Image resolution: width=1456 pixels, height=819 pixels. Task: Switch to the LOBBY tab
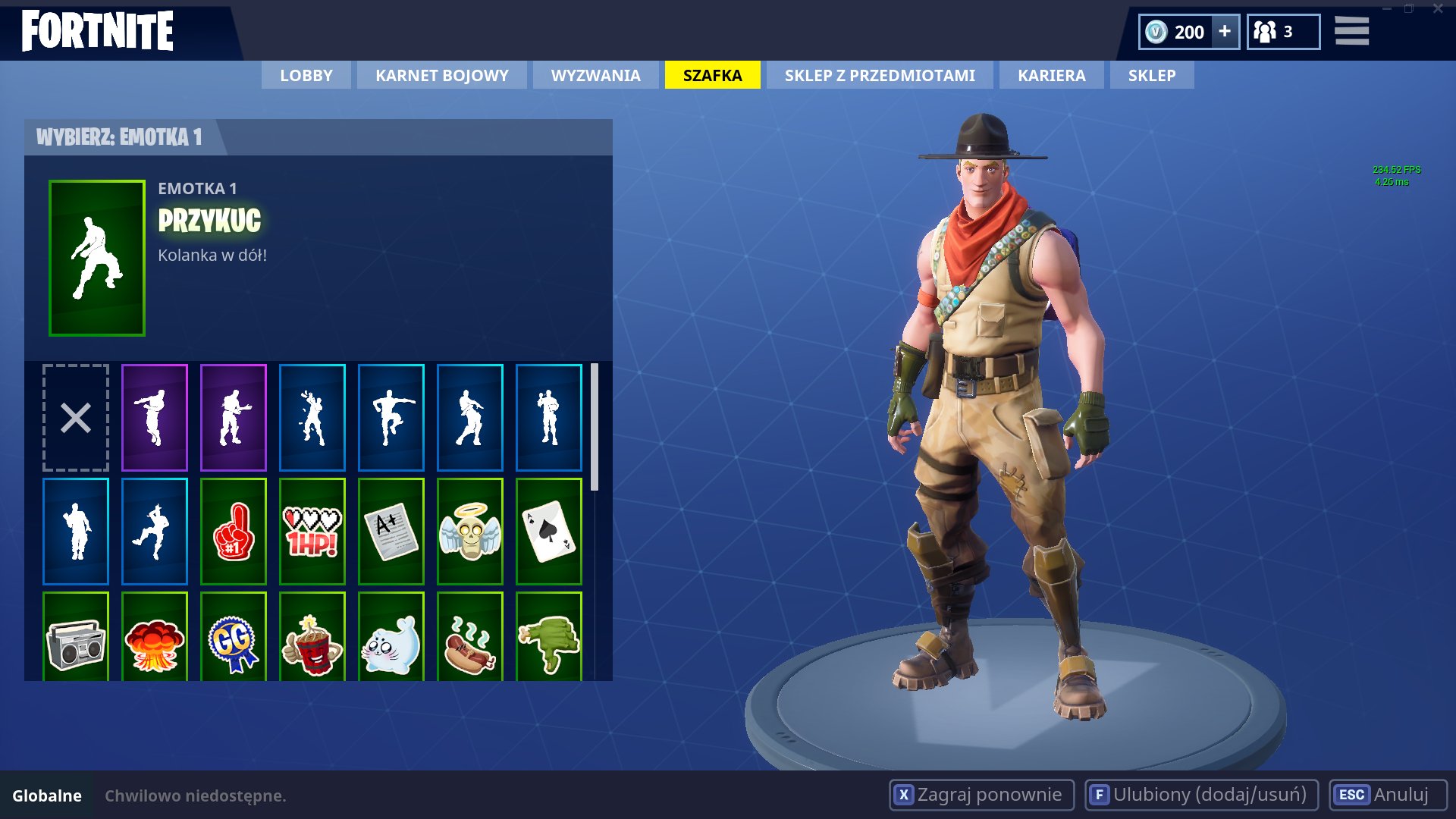tap(305, 75)
